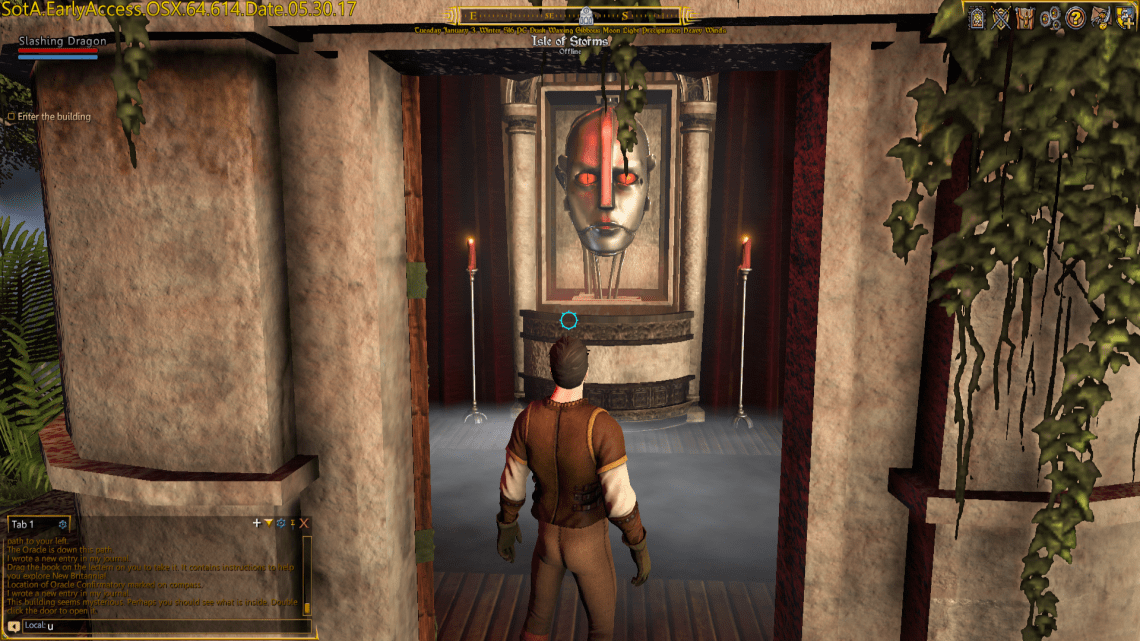Toggle the chat window pin
The height and width of the screenshot is (641, 1140).
coord(292,523)
